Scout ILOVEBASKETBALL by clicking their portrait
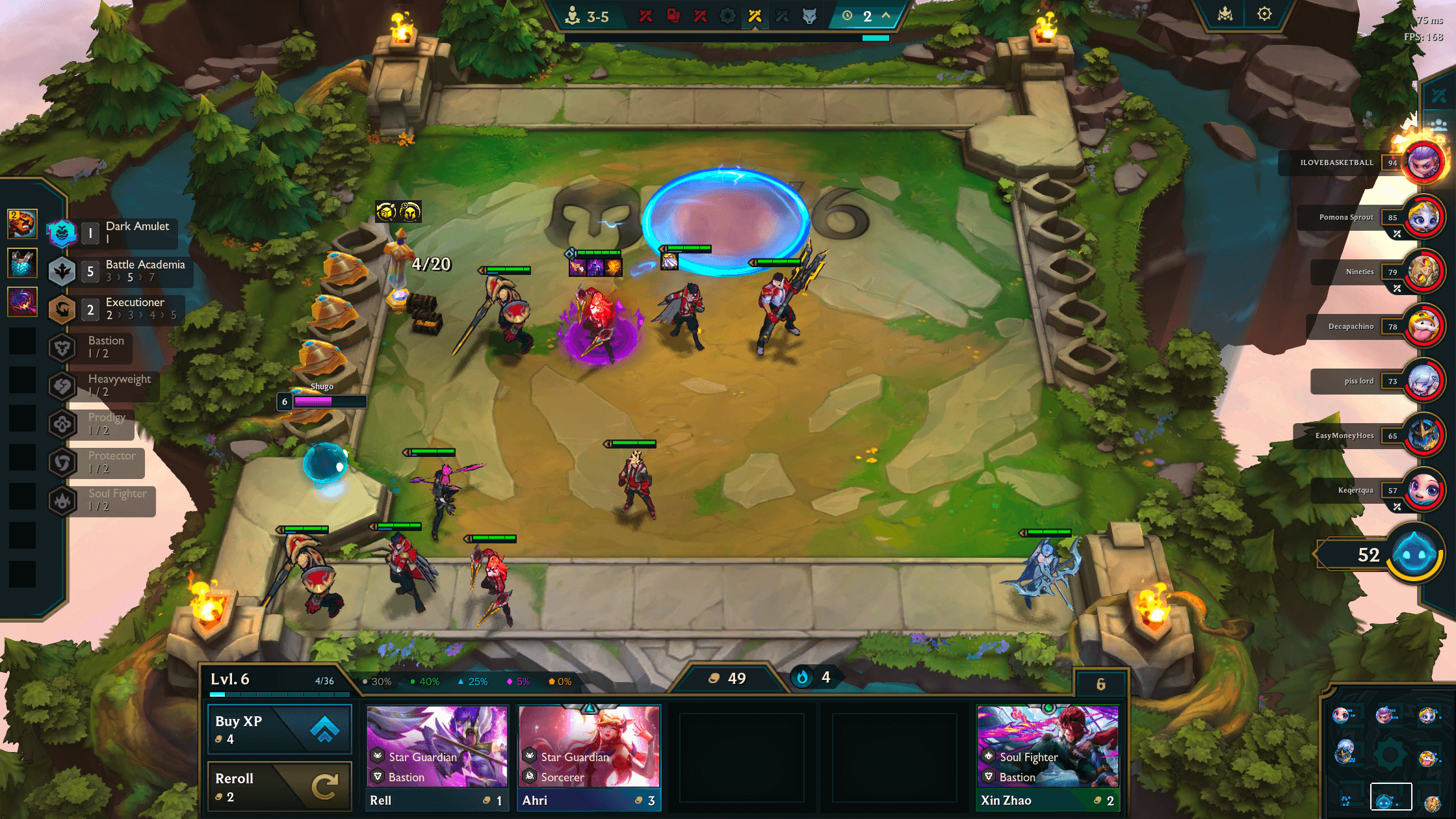Screen dimensions: 1456x819 pyautogui.click(x=1421, y=162)
